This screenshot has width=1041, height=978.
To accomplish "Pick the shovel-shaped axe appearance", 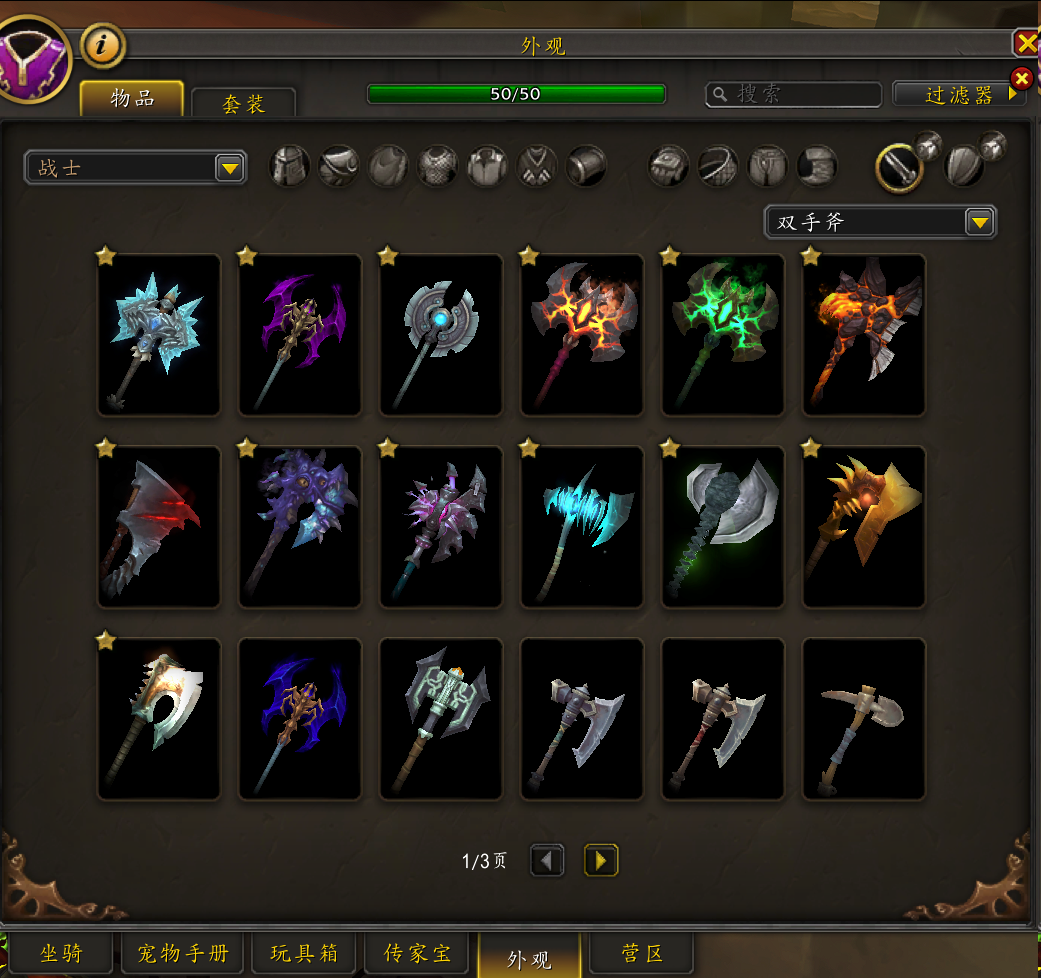I will (x=864, y=719).
